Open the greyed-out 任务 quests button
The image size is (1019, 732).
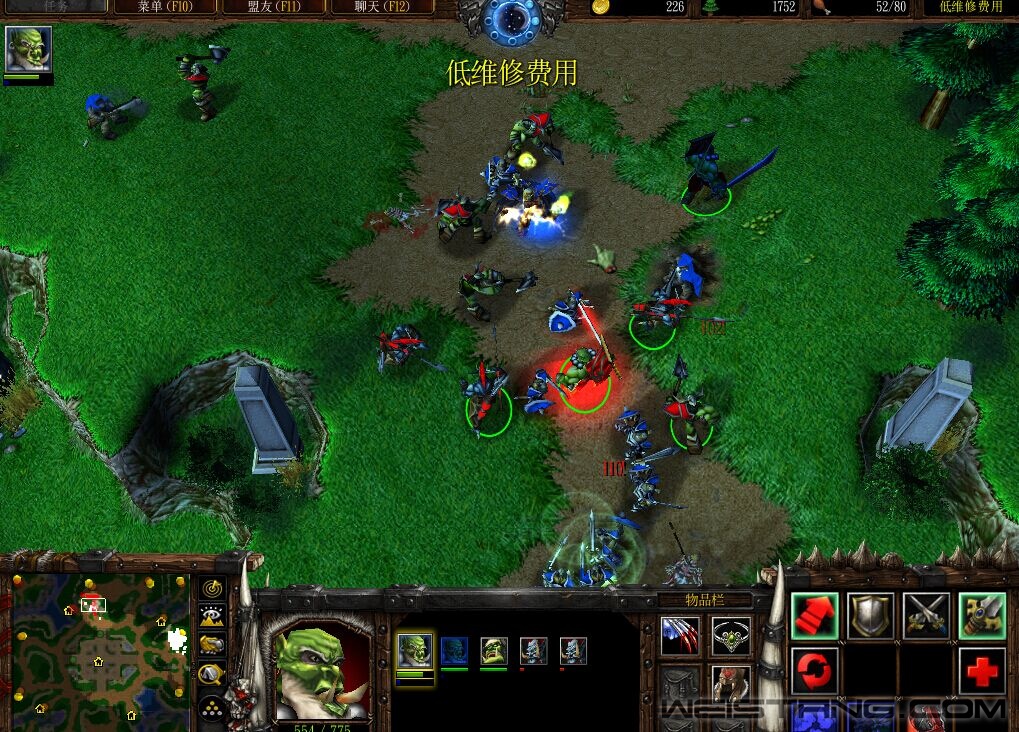(55, 6)
